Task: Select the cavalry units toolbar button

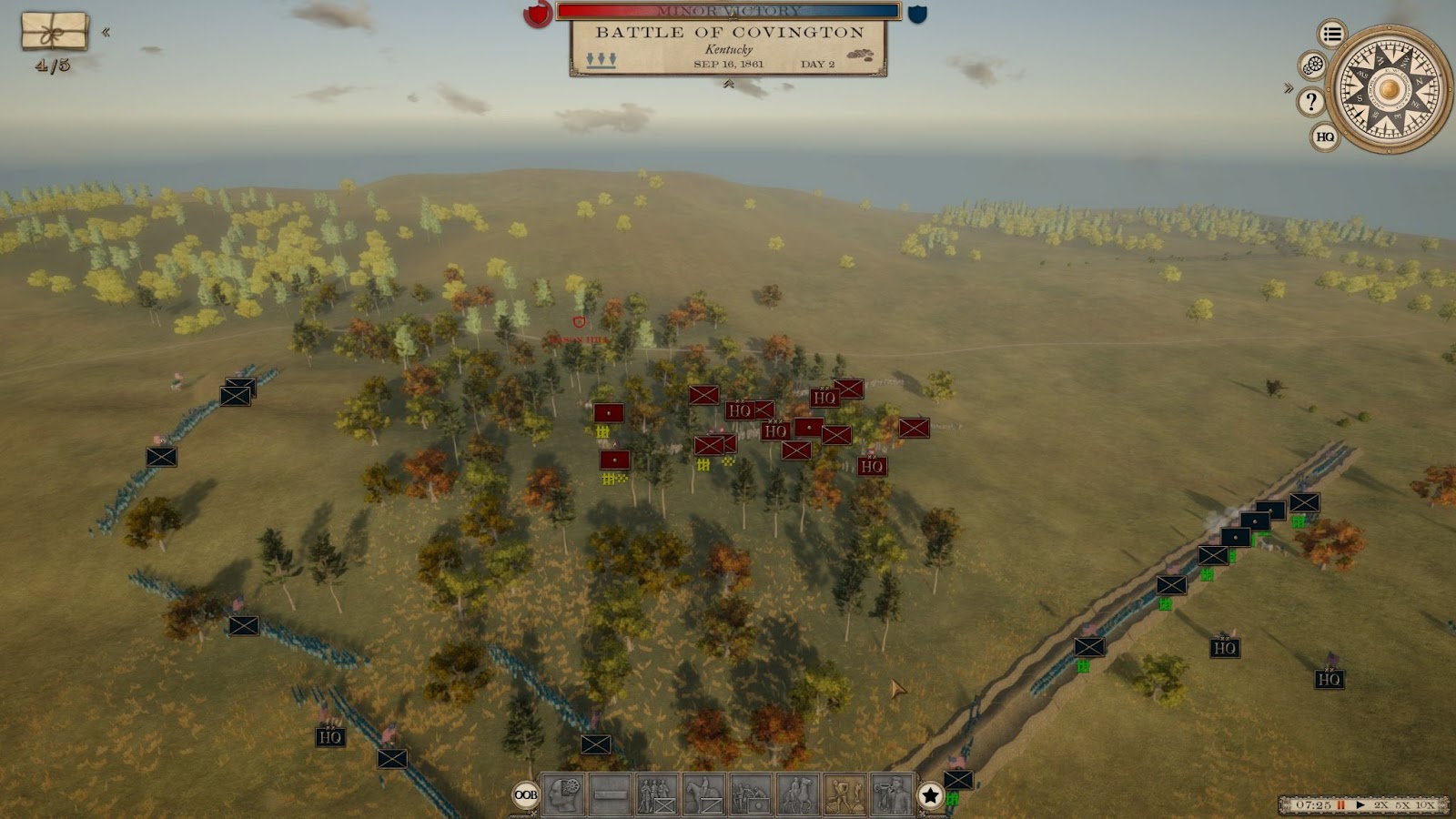Action: (x=704, y=794)
